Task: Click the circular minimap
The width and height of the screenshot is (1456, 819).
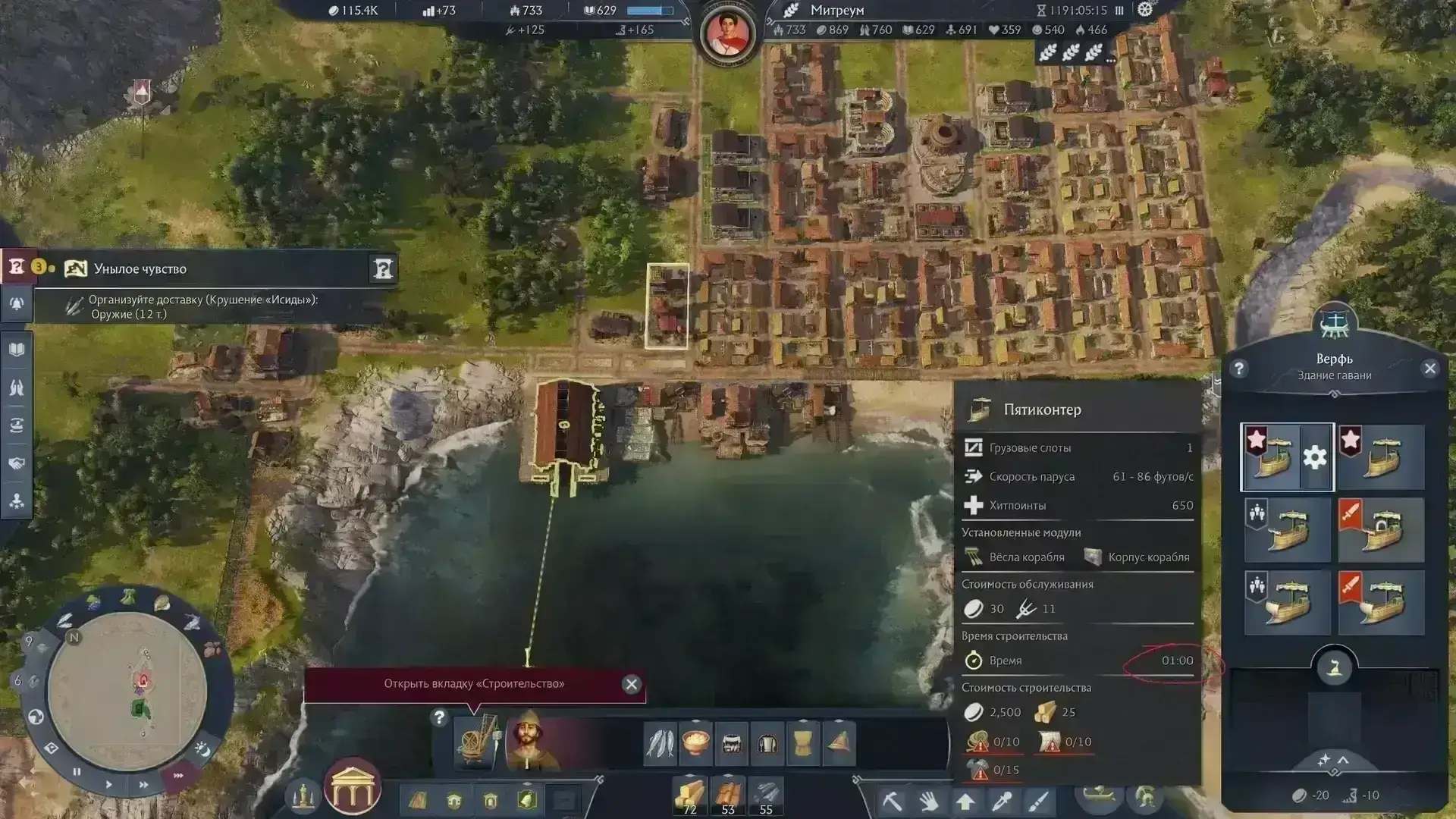Action: pyautogui.click(x=127, y=690)
